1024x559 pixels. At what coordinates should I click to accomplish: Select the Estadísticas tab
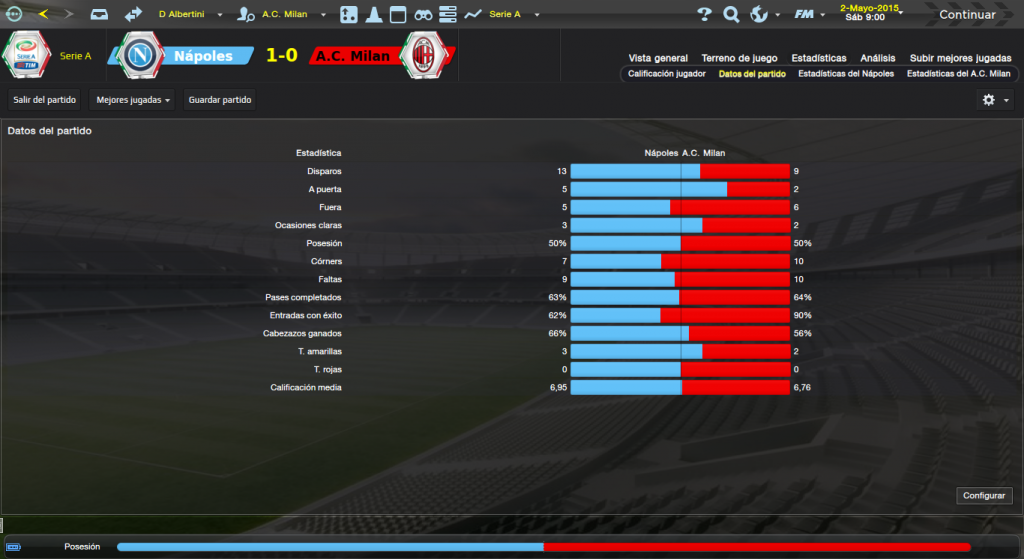(818, 58)
